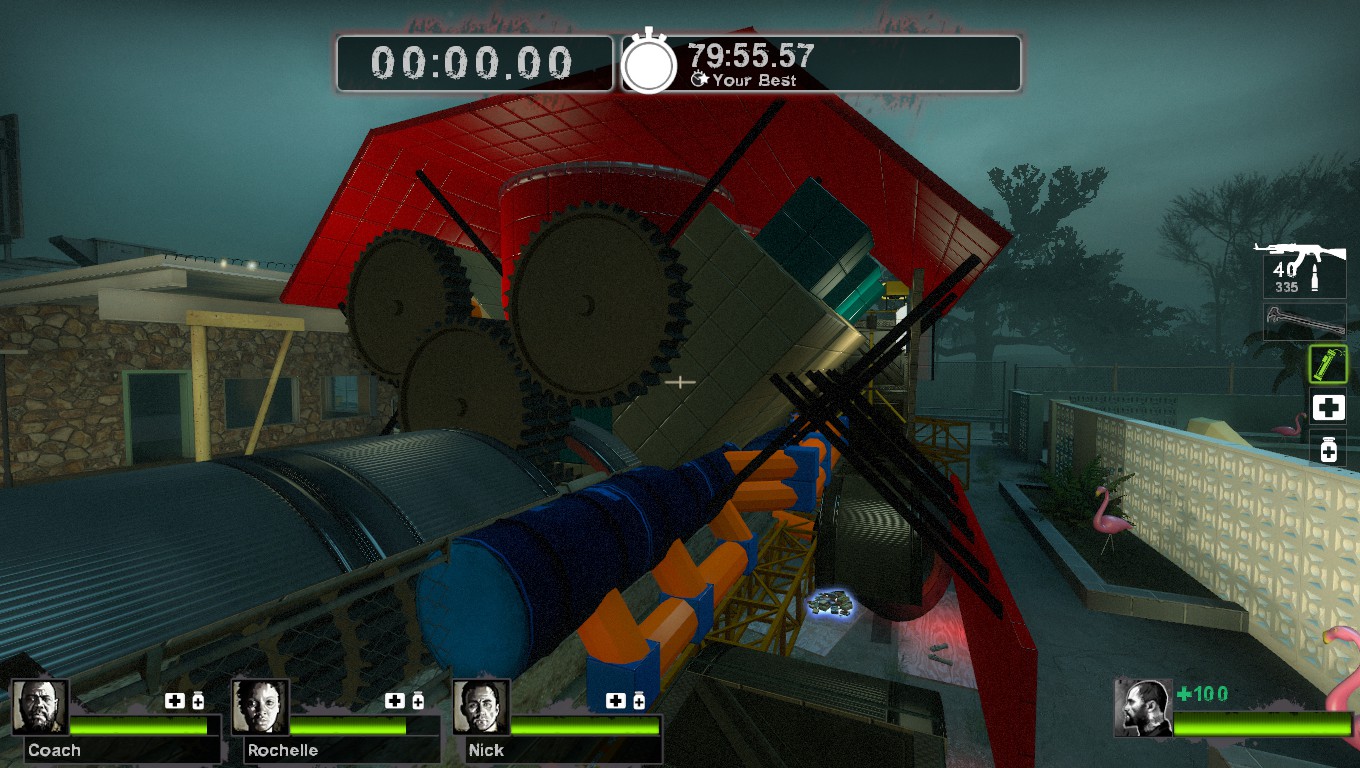Select the AK-47 rifle weapon slot

[1303, 268]
